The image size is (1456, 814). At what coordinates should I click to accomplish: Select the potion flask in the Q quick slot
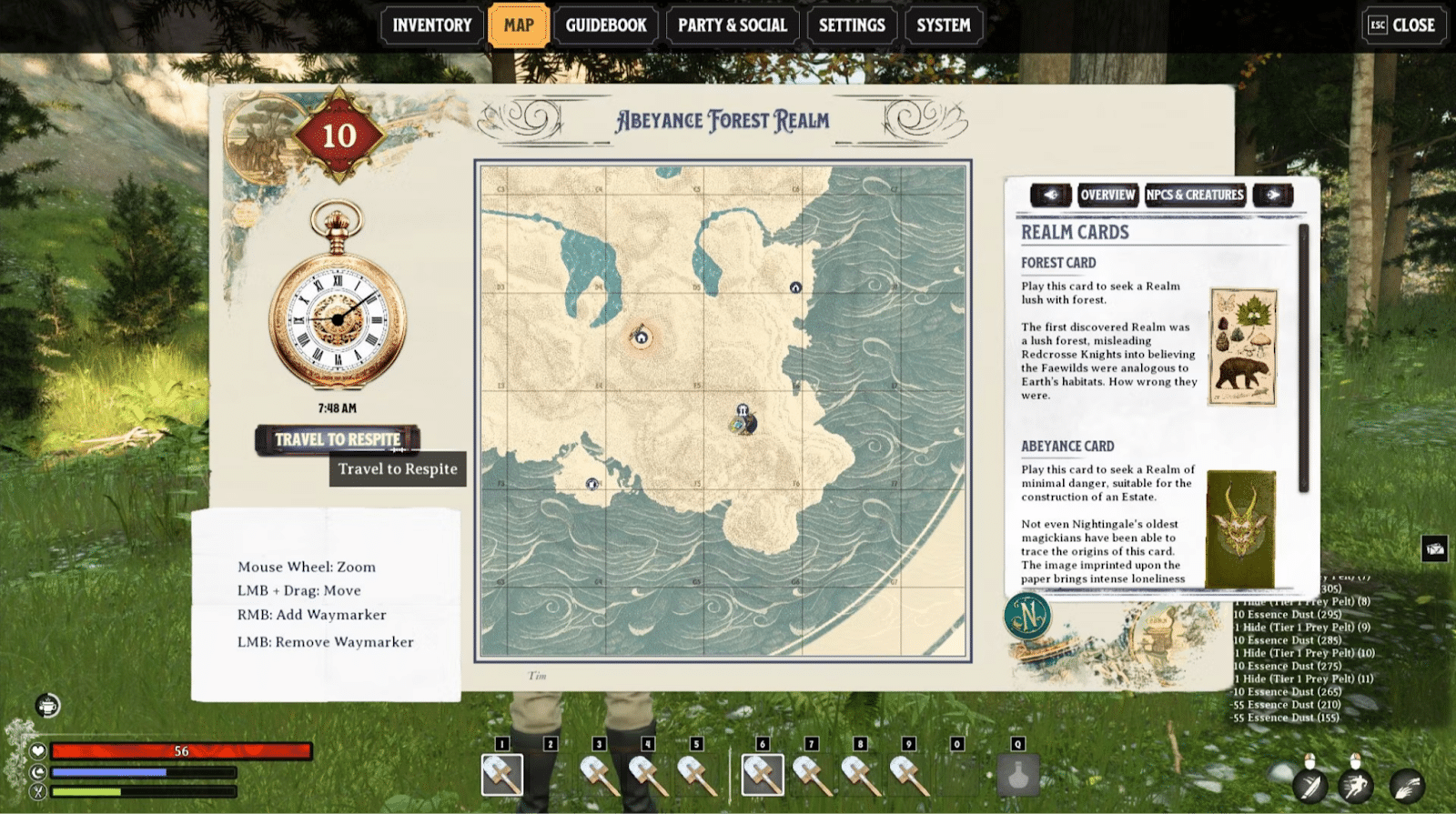(1020, 776)
